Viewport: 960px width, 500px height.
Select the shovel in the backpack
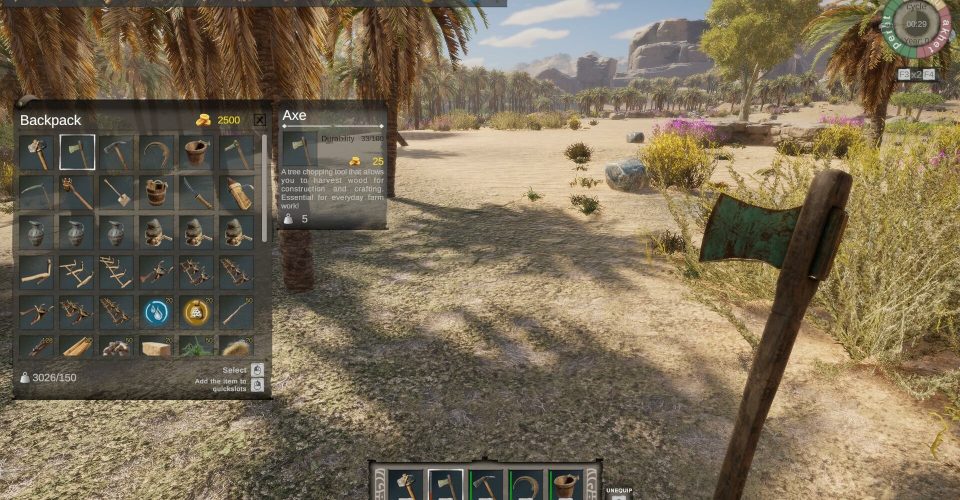117,193
